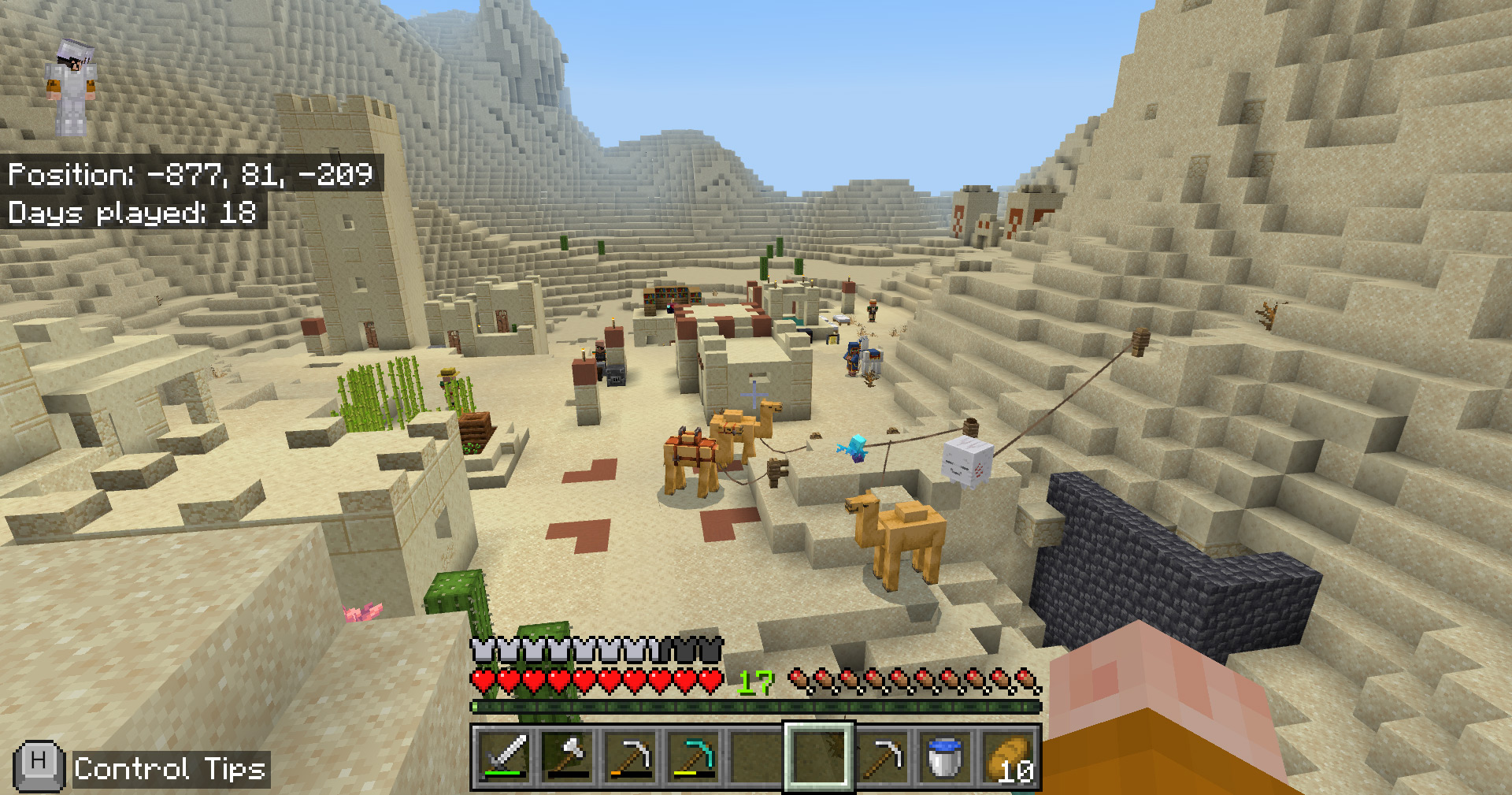Screen dimensions: 1512x795
Task: Pick the iron pickaxe with orange durability bar
Action: 630,757
